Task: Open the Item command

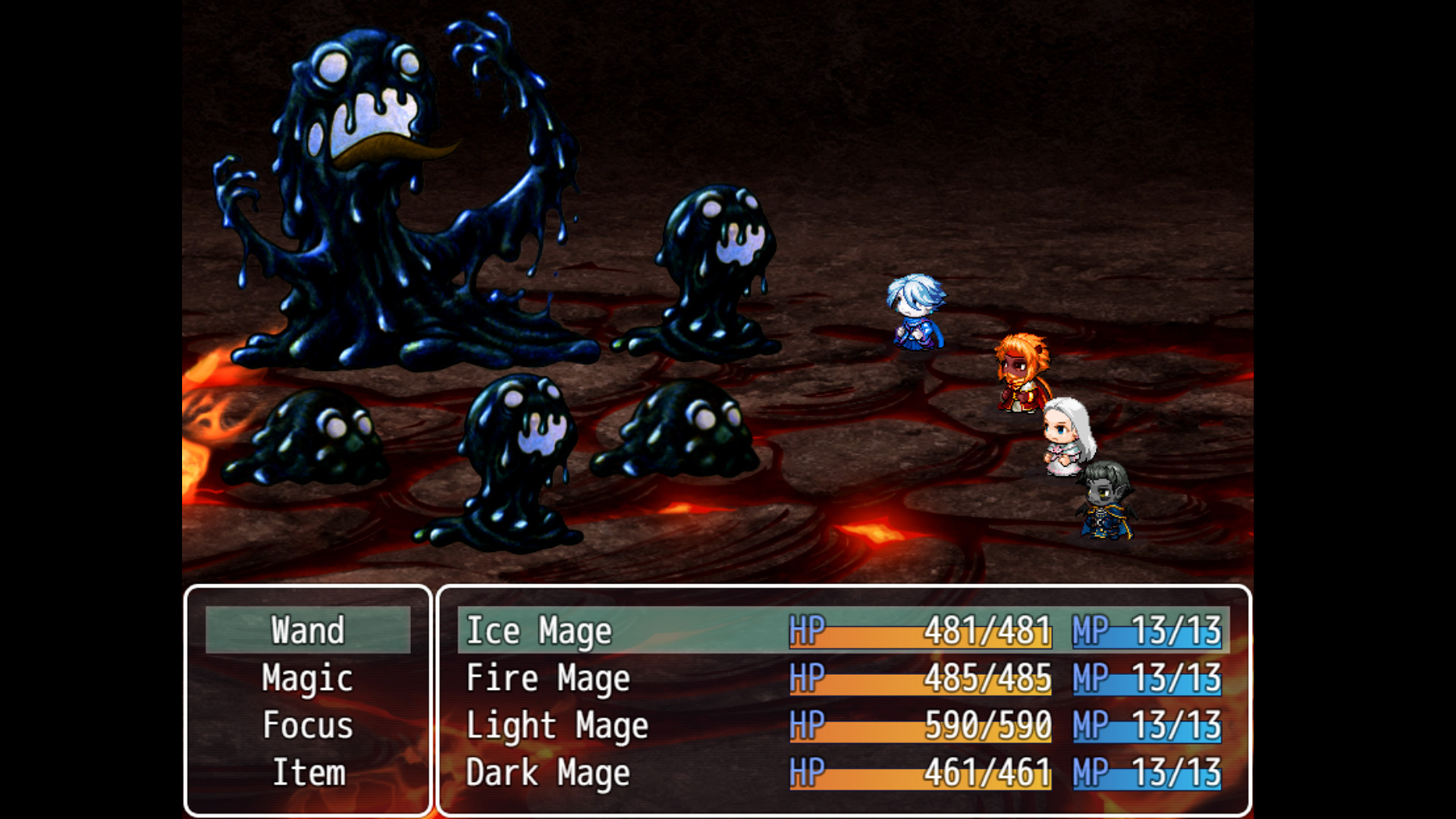Action: [307, 773]
